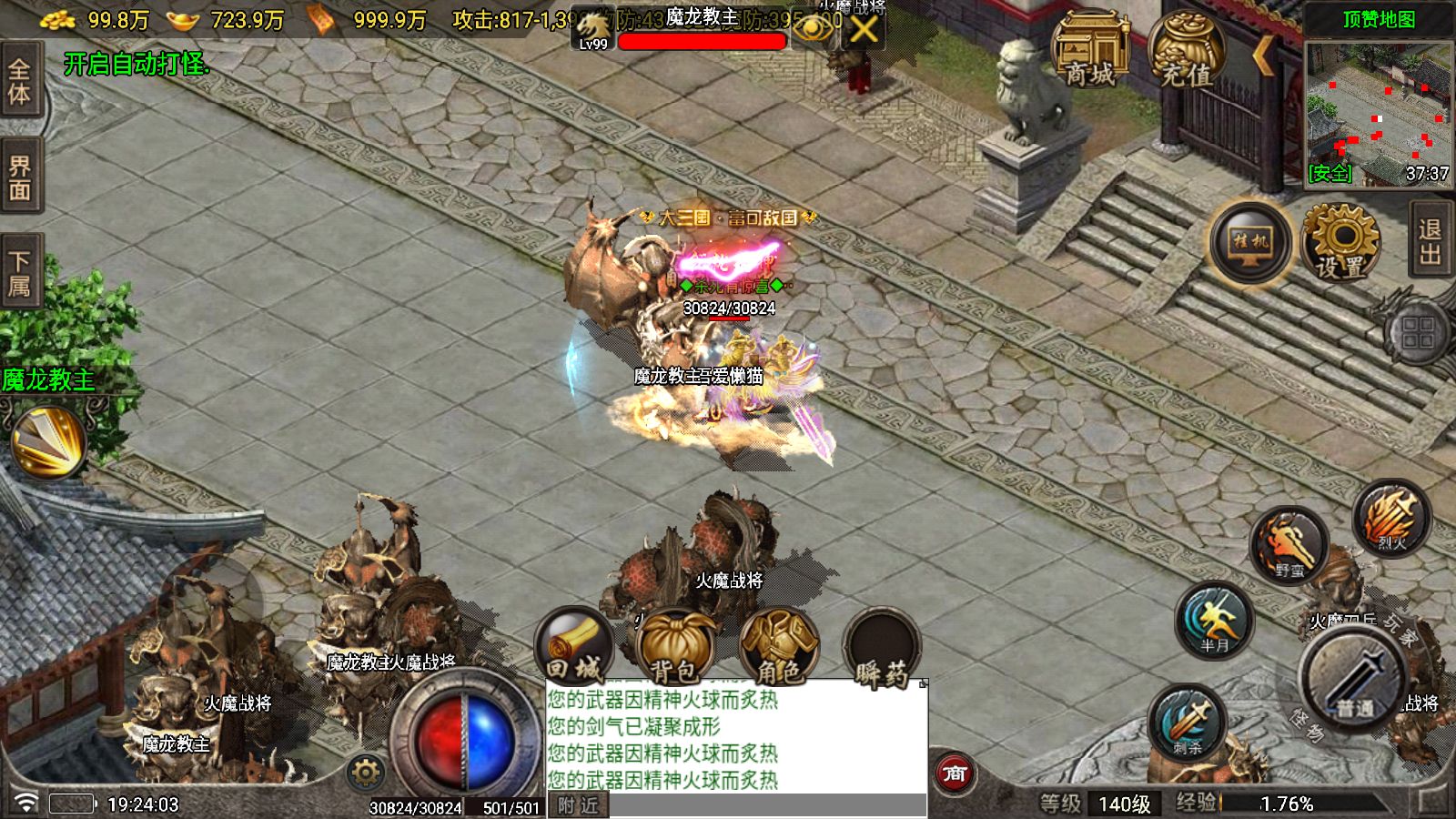Open the 充值 recharge menu
Screen dimensions: 1456x819
[x=1186, y=52]
